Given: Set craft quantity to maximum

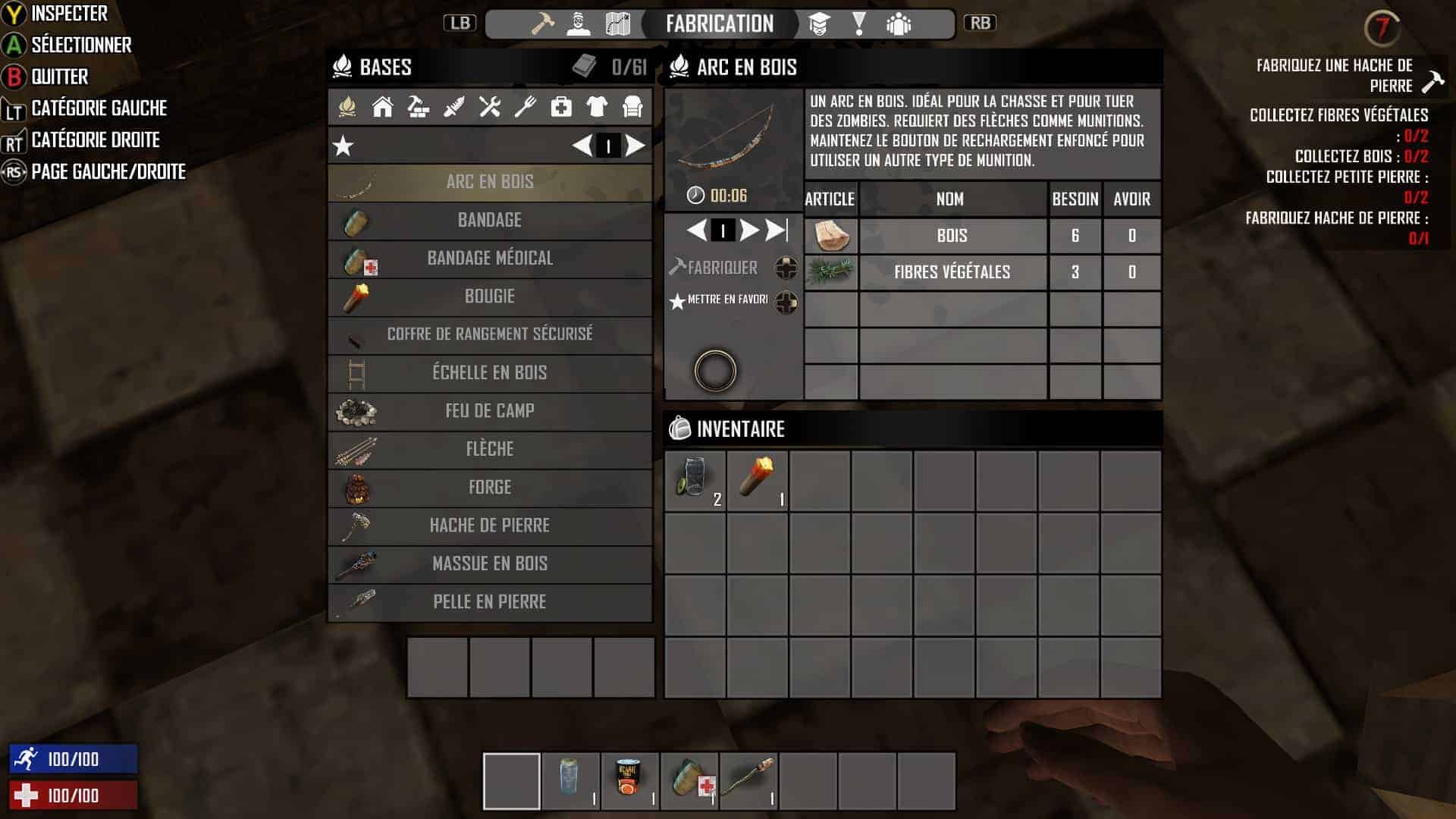Looking at the screenshot, I should [777, 230].
